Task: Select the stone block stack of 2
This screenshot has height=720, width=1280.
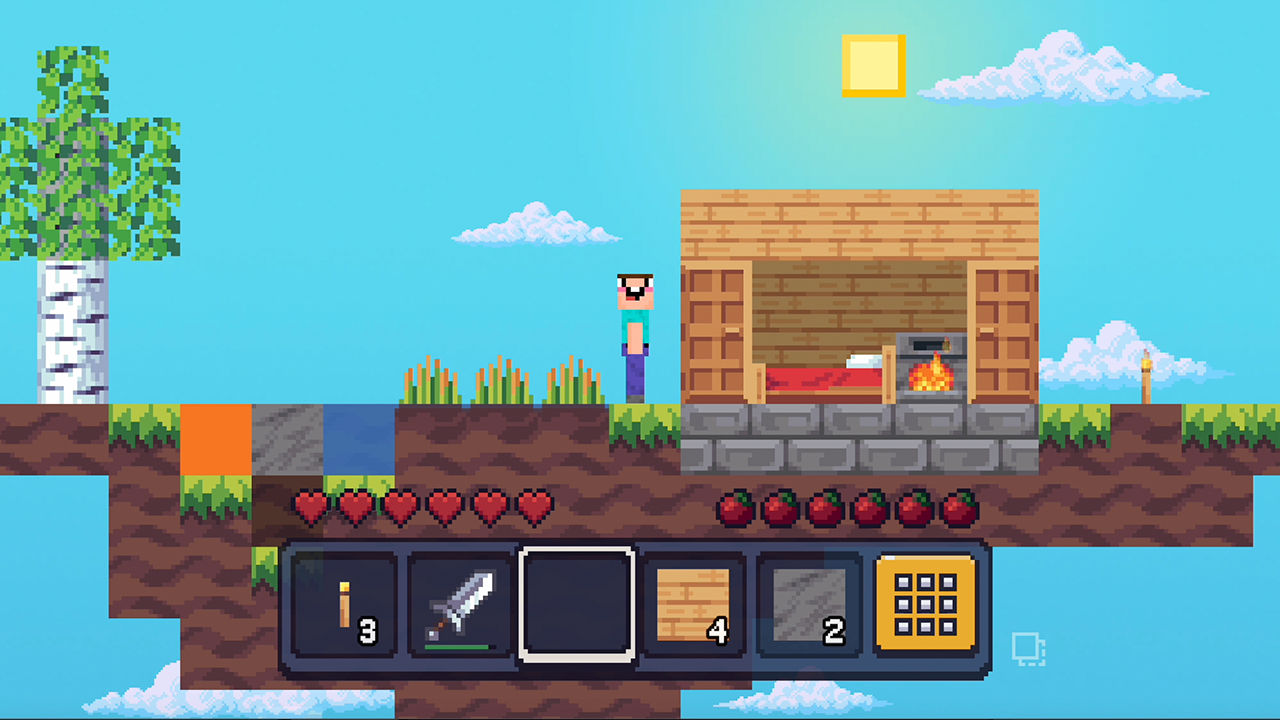Action: click(808, 603)
